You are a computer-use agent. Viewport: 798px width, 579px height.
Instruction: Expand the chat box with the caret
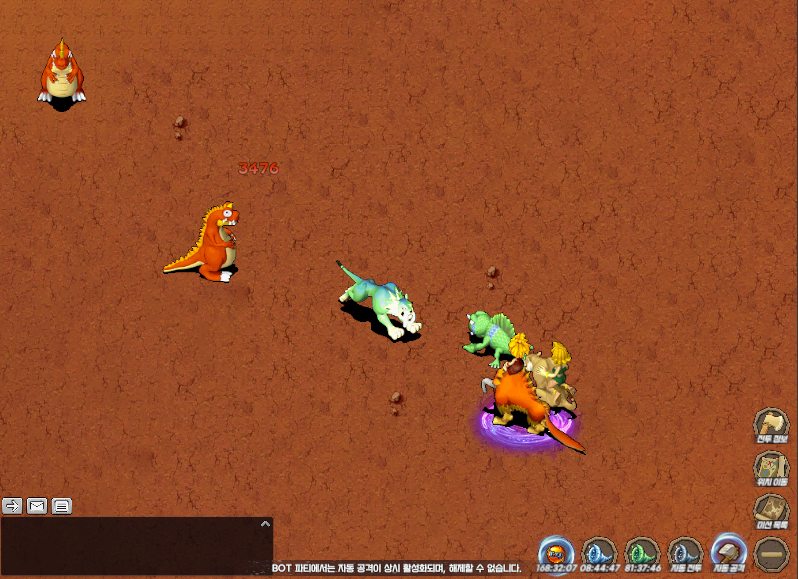[x=265, y=523]
